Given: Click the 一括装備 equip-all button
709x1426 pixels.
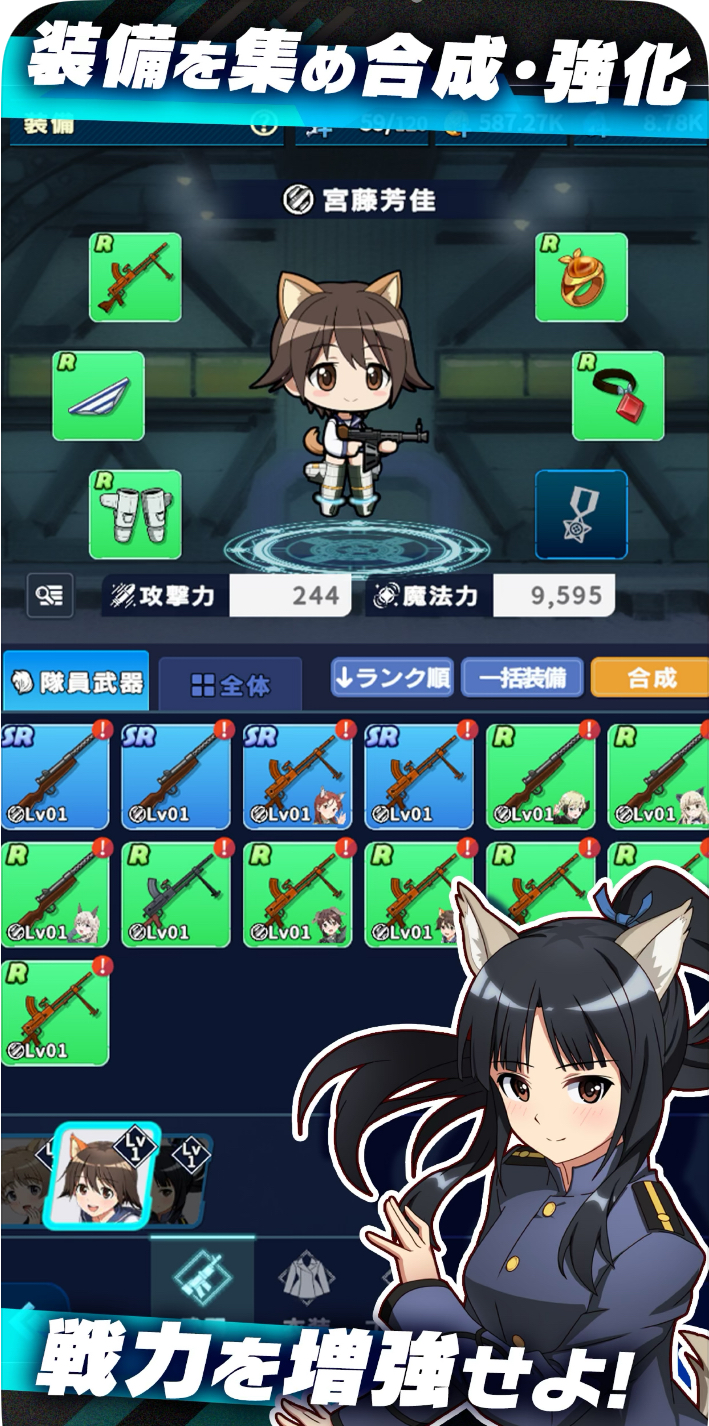Looking at the screenshot, I should click(x=520, y=678).
